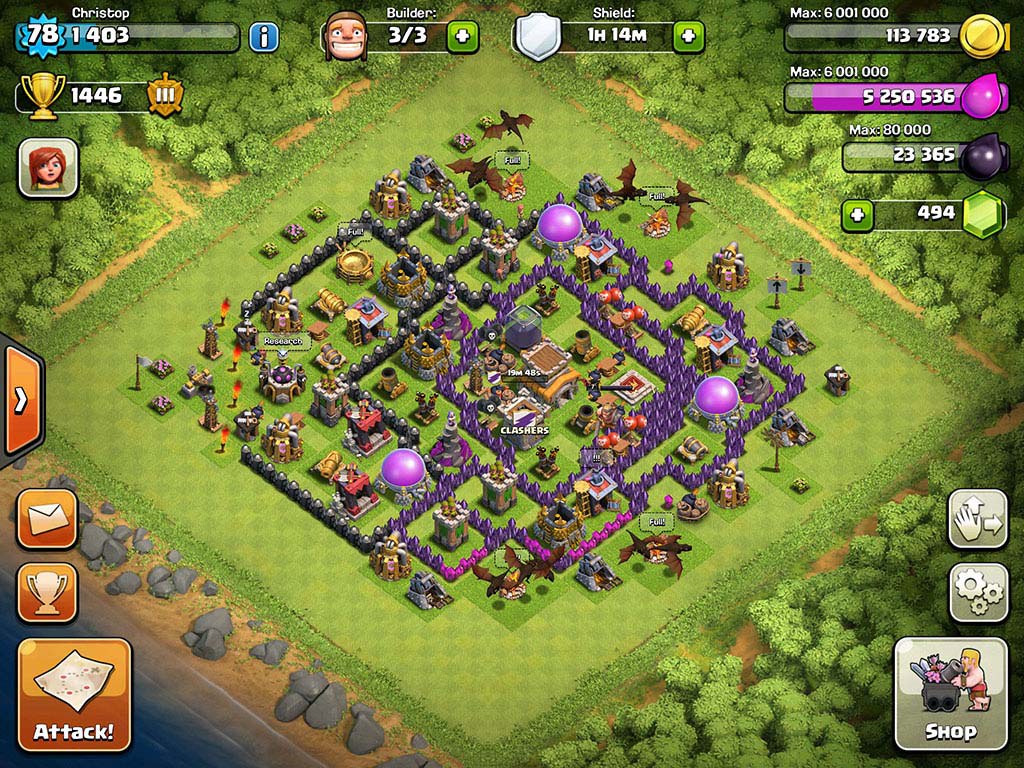Tap the shield icon
The width and height of the screenshot is (1024, 768).
coord(538,38)
